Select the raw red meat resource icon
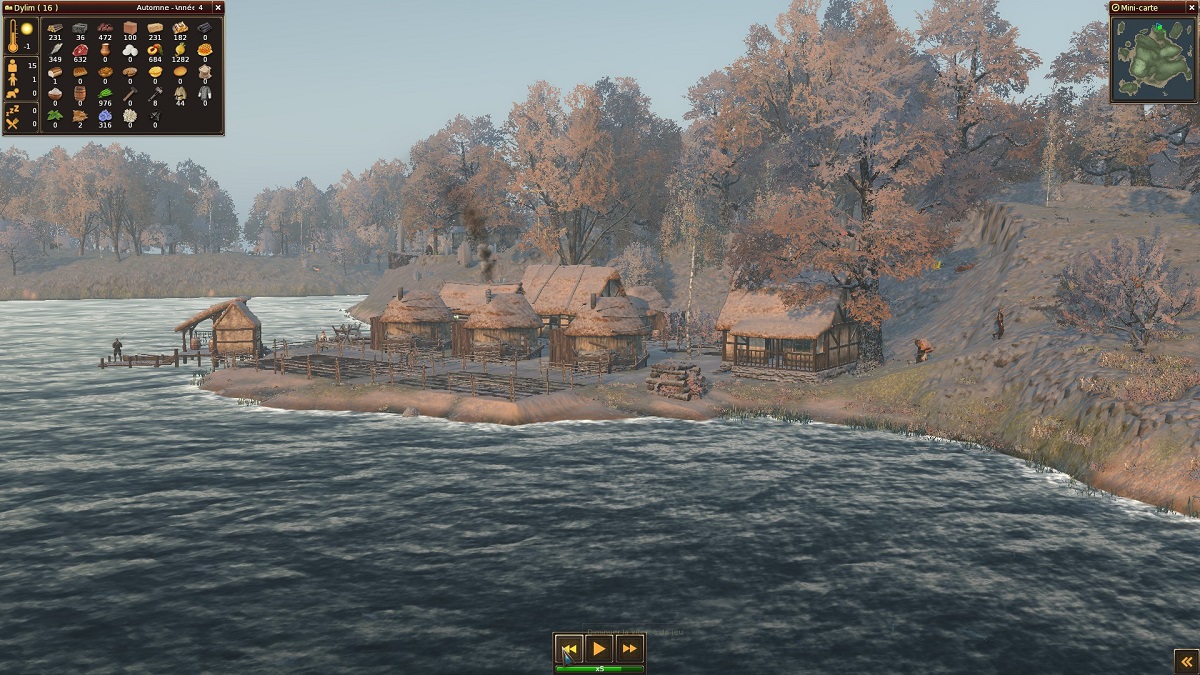This screenshot has width=1200, height=675. pos(80,49)
